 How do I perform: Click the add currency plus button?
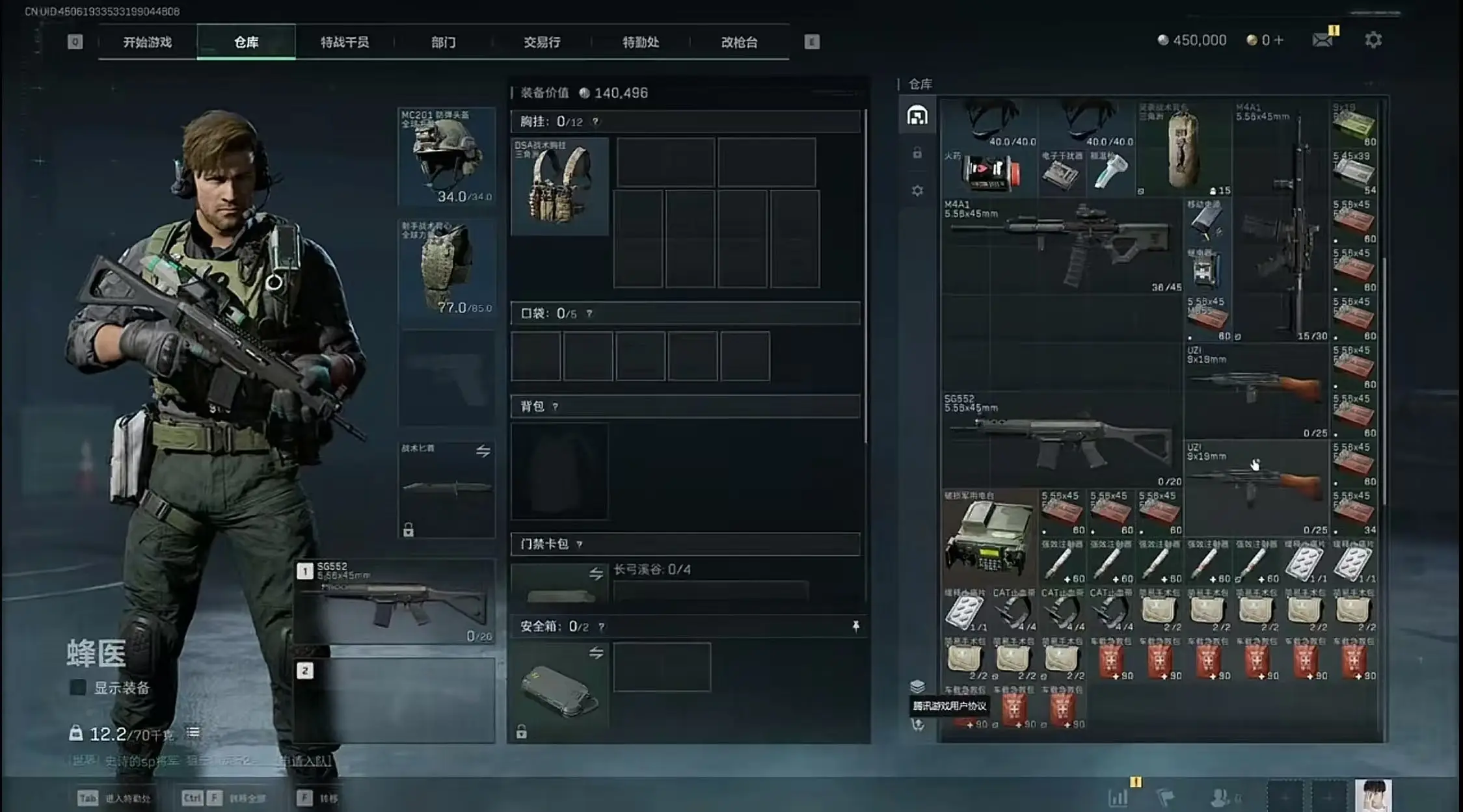click(1278, 40)
